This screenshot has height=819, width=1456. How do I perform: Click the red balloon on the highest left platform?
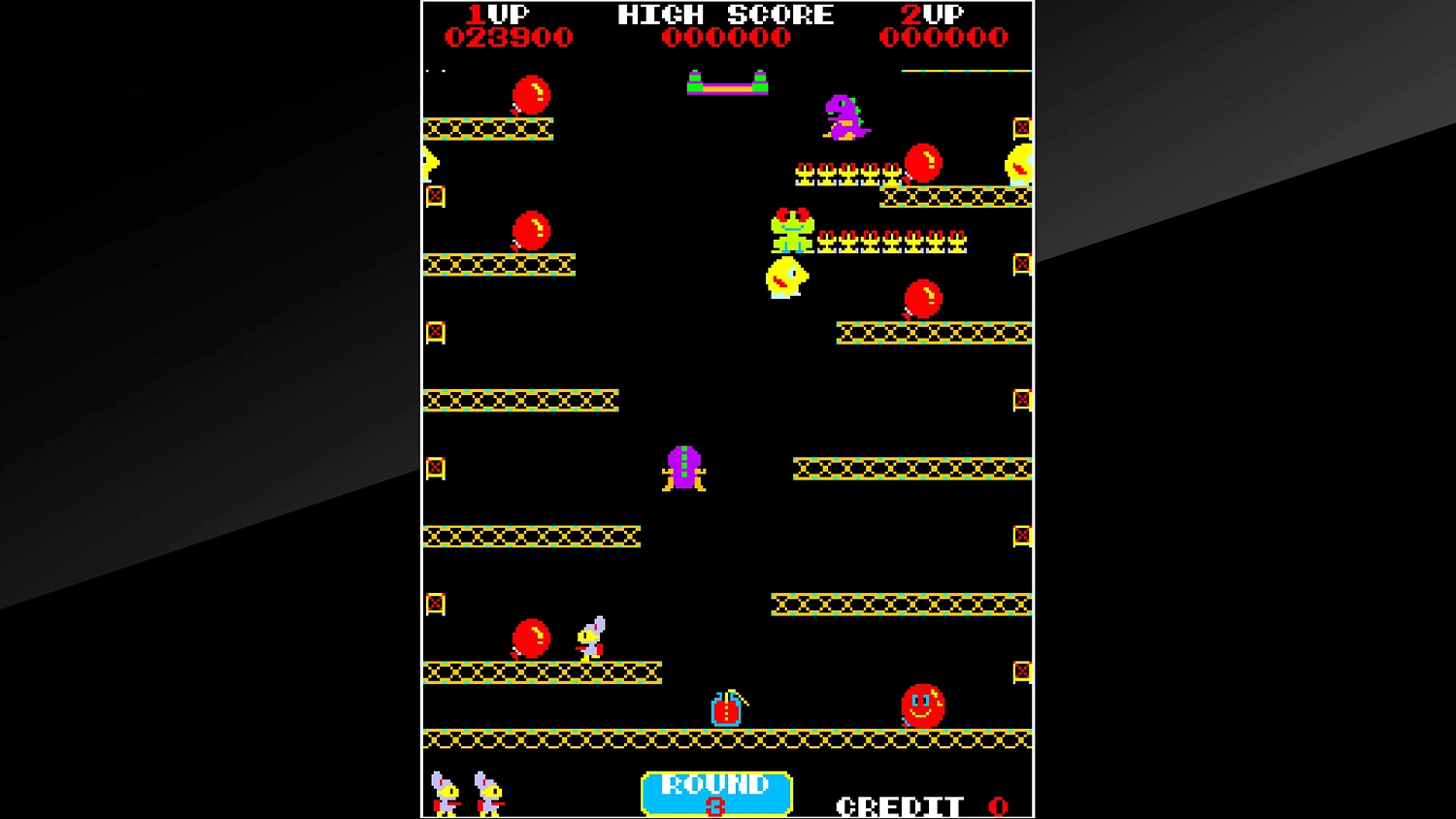530,94
